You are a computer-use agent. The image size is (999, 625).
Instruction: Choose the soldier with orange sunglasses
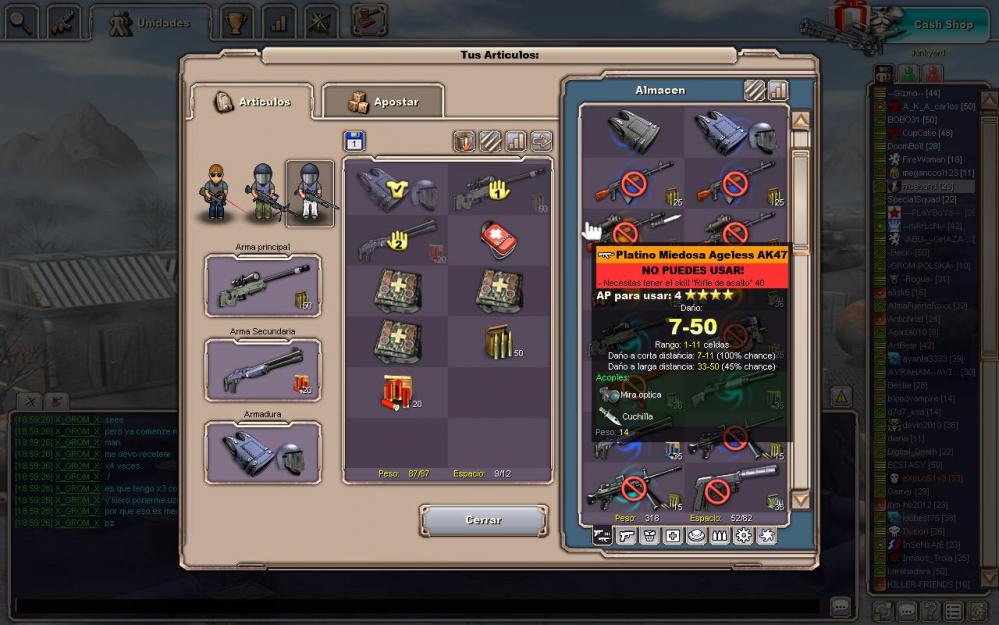pyautogui.click(x=216, y=190)
